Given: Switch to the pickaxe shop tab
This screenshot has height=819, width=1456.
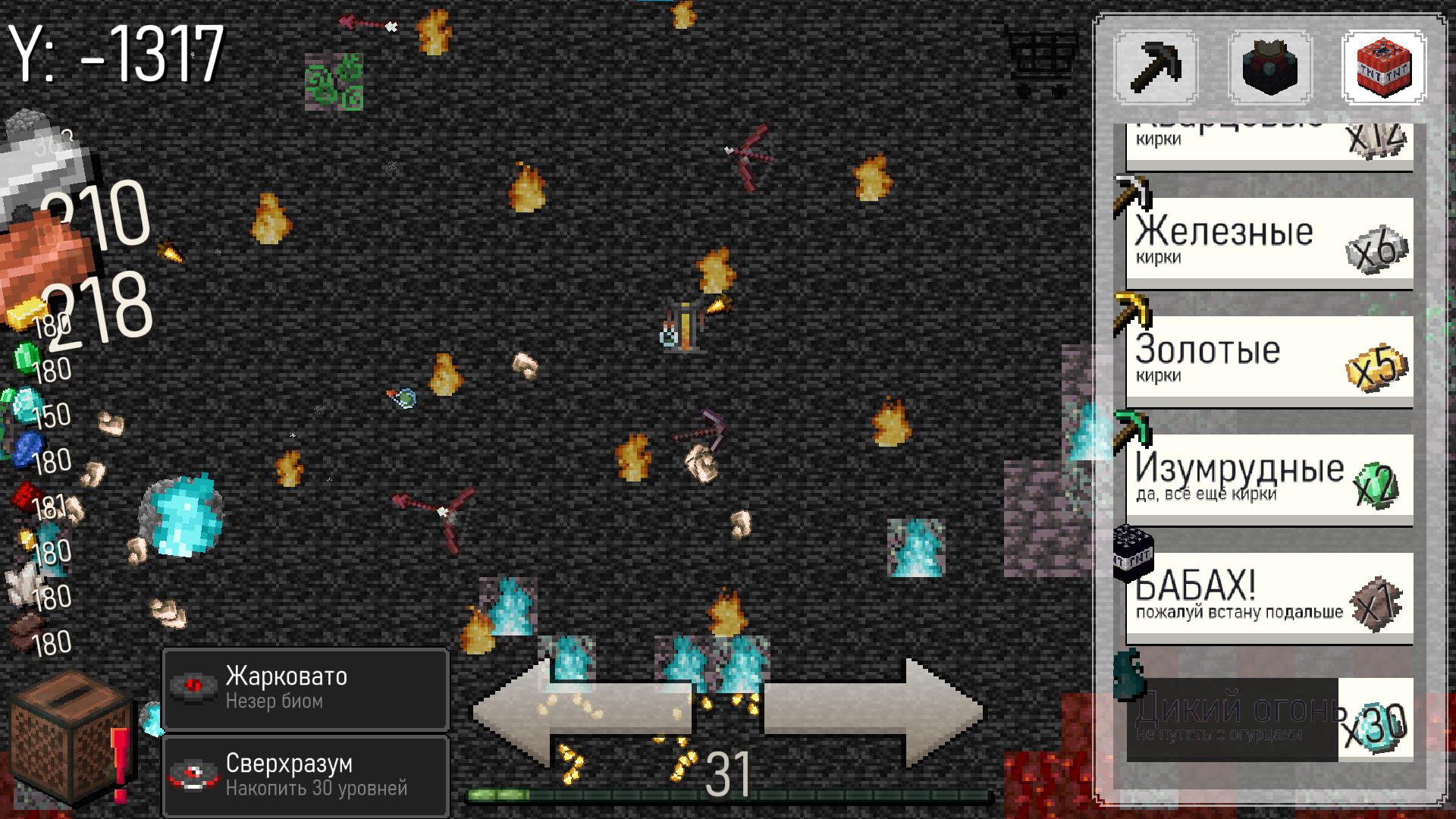Looking at the screenshot, I should coord(1156,68).
